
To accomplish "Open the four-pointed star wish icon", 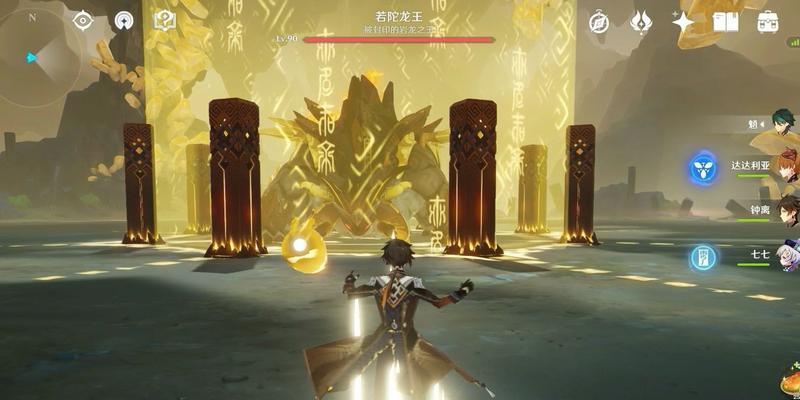I will [x=684, y=22].
